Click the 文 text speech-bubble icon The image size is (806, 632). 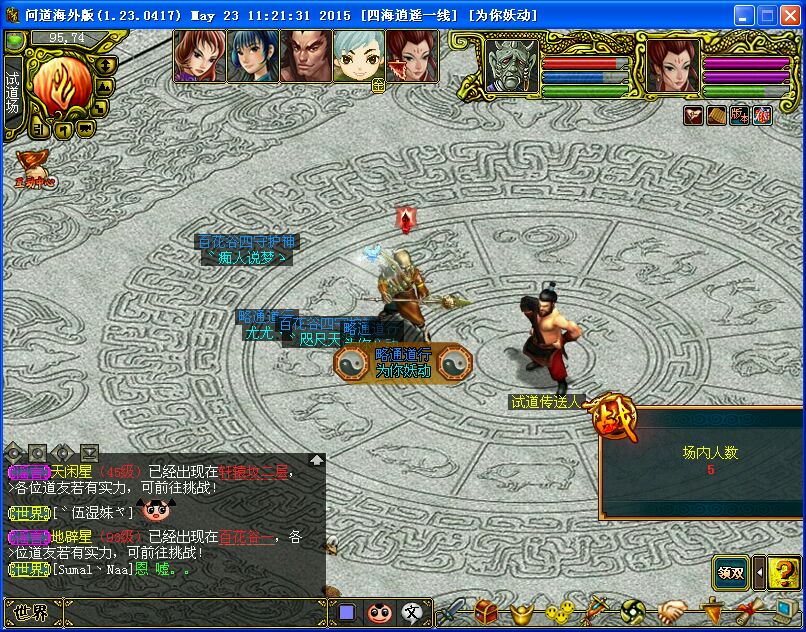pyautogui.click(x=412, y=612)
